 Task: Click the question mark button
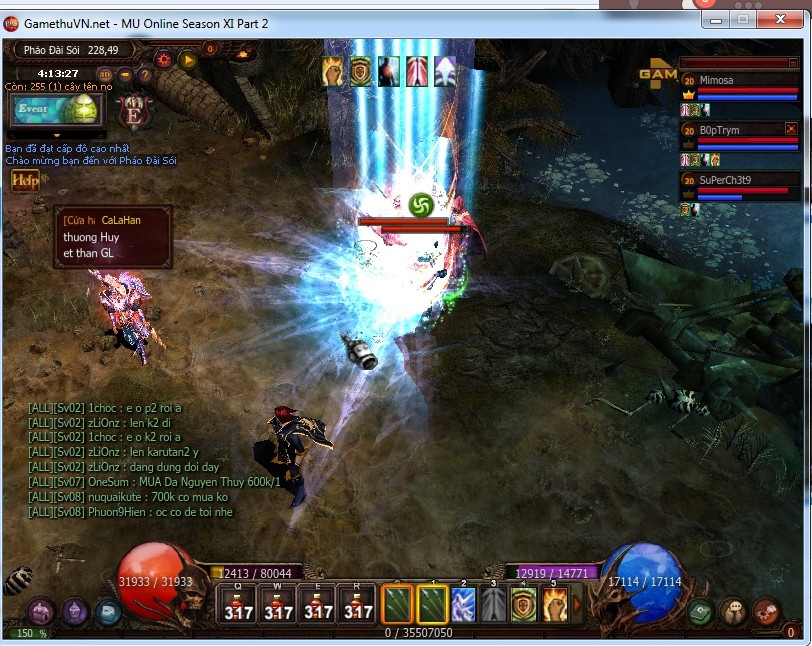[145, 74]
